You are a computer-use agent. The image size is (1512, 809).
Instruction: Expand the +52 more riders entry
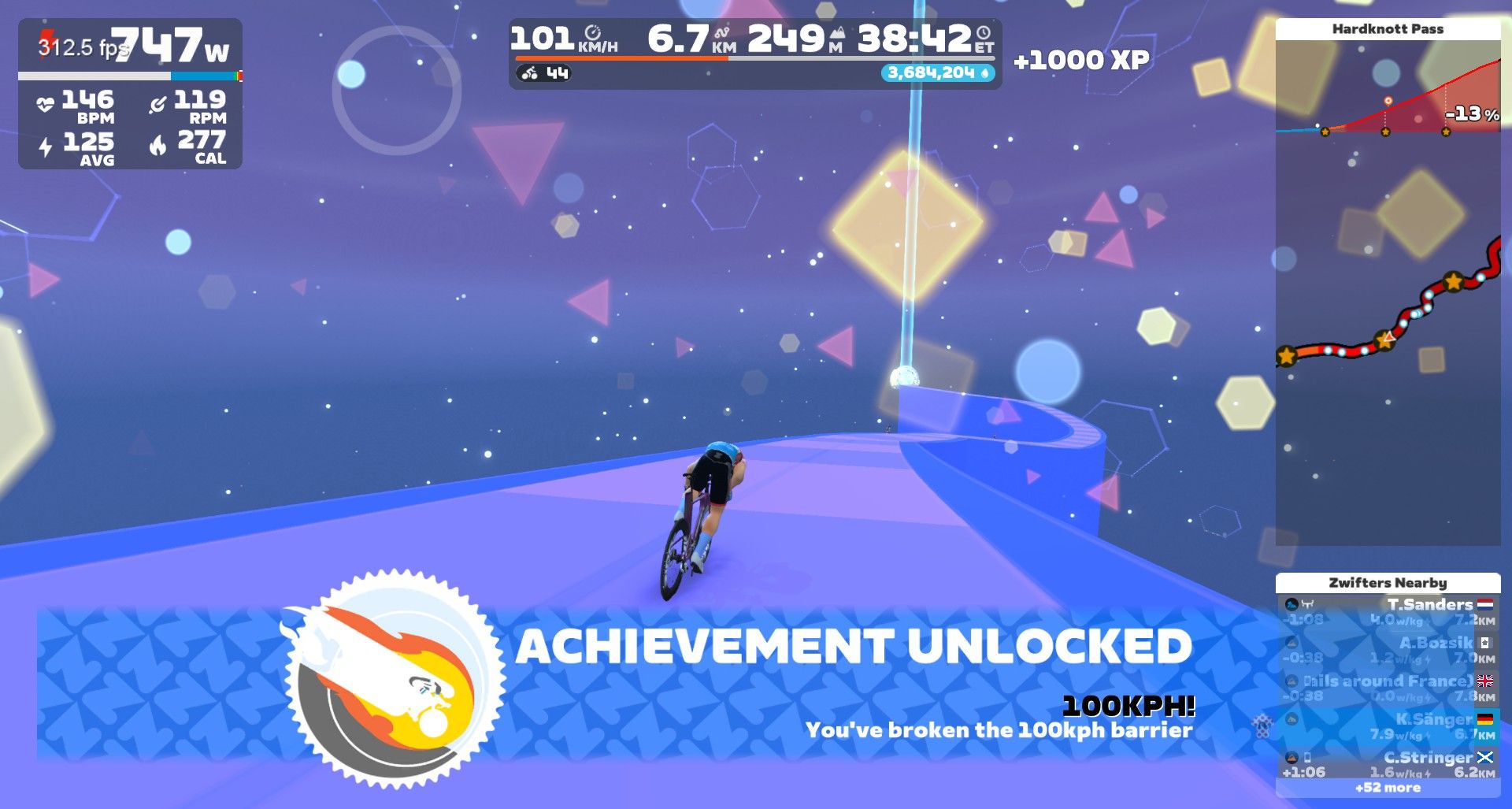tap(1388, 788)
